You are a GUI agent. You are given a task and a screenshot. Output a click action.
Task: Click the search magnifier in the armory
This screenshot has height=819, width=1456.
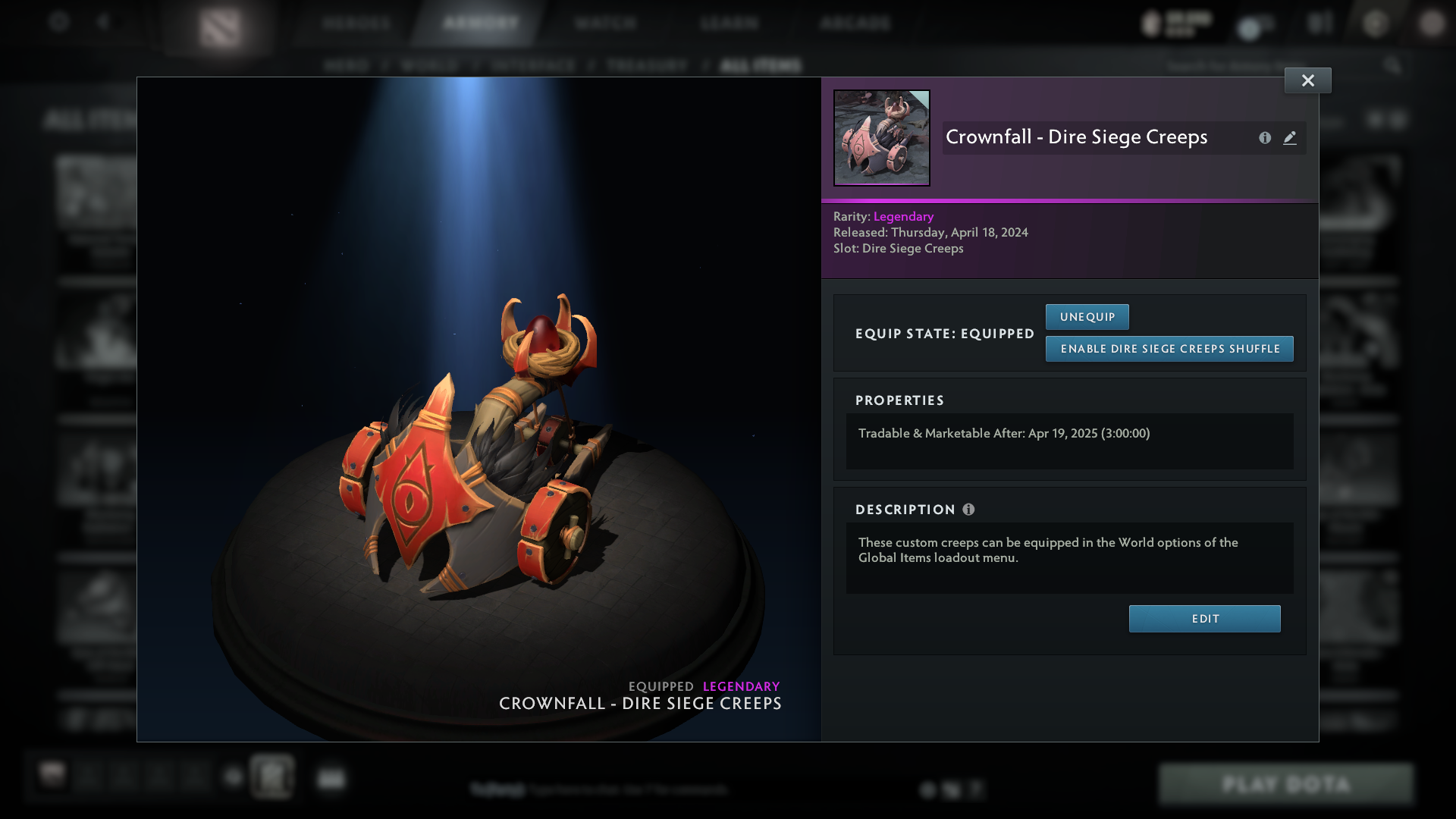(x=1394, y=65)
